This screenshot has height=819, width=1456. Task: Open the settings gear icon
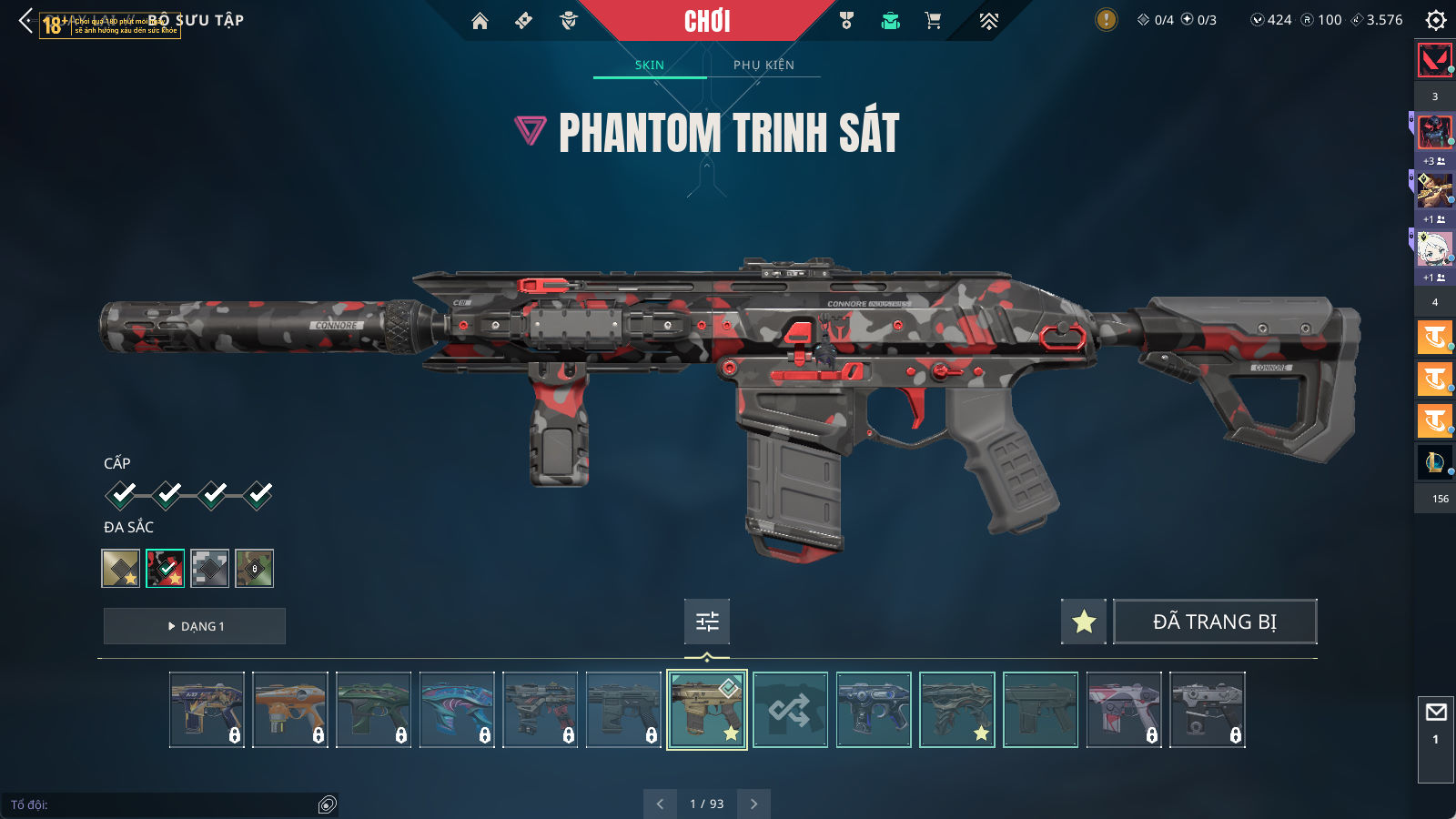[x=1436, y=20]
